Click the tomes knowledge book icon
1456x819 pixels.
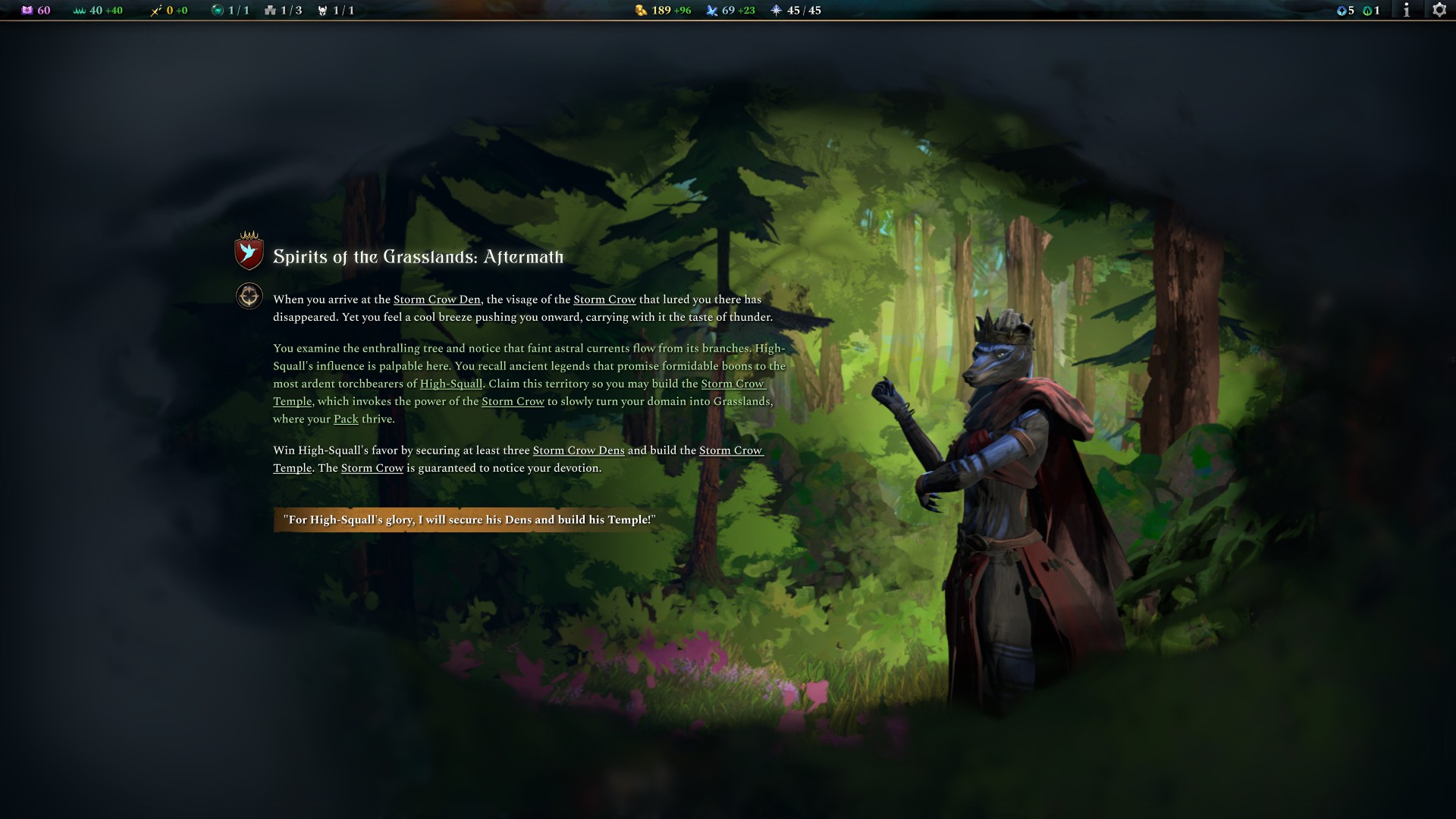[x=27, y=11]
